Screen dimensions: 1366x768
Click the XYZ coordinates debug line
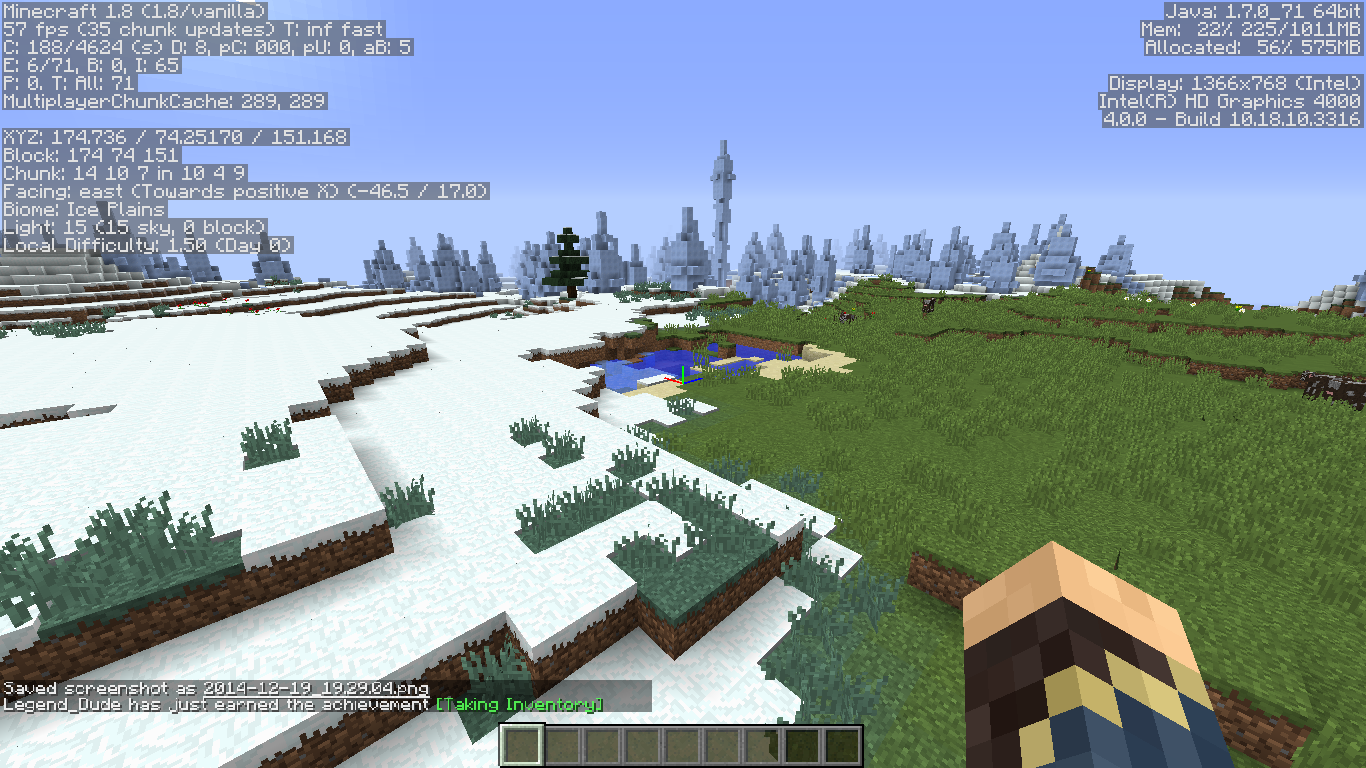click(x=175, y=137)
